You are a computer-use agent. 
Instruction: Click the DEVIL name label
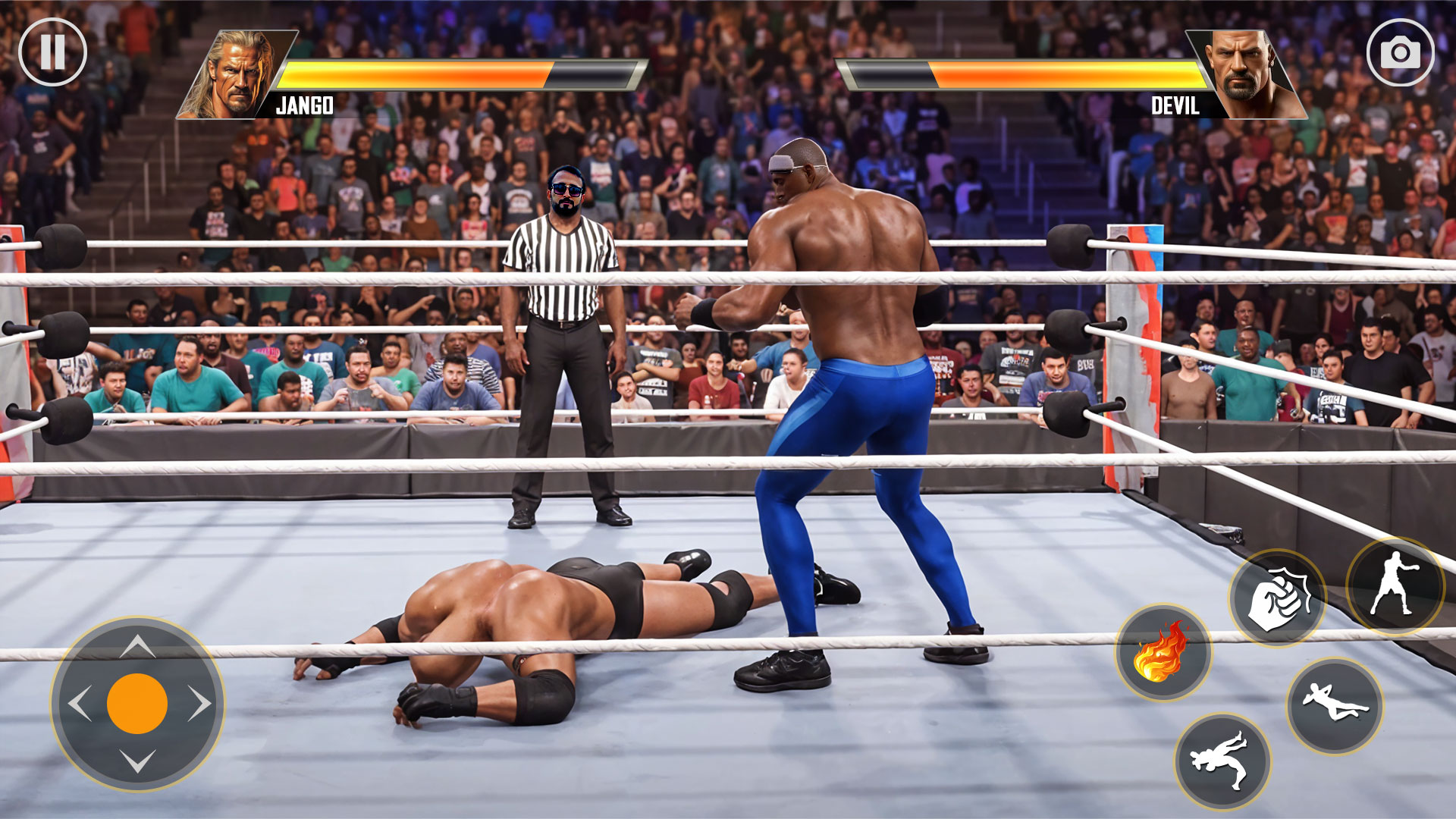[x=1174, y=106]
